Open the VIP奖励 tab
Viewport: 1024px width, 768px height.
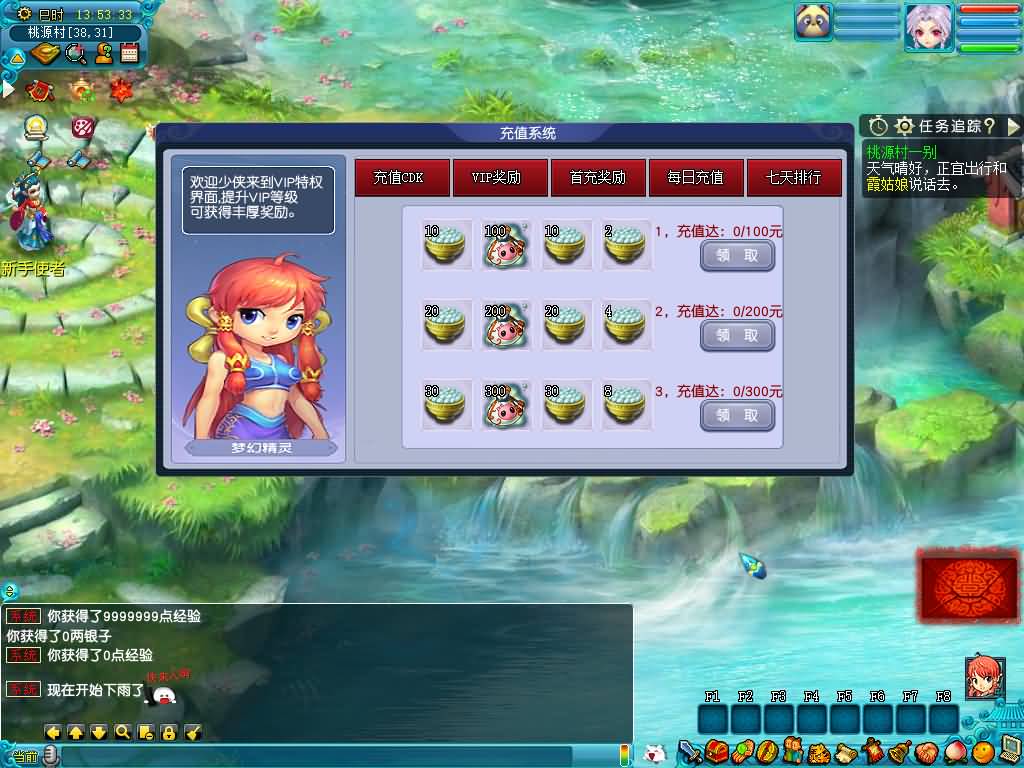500,178
